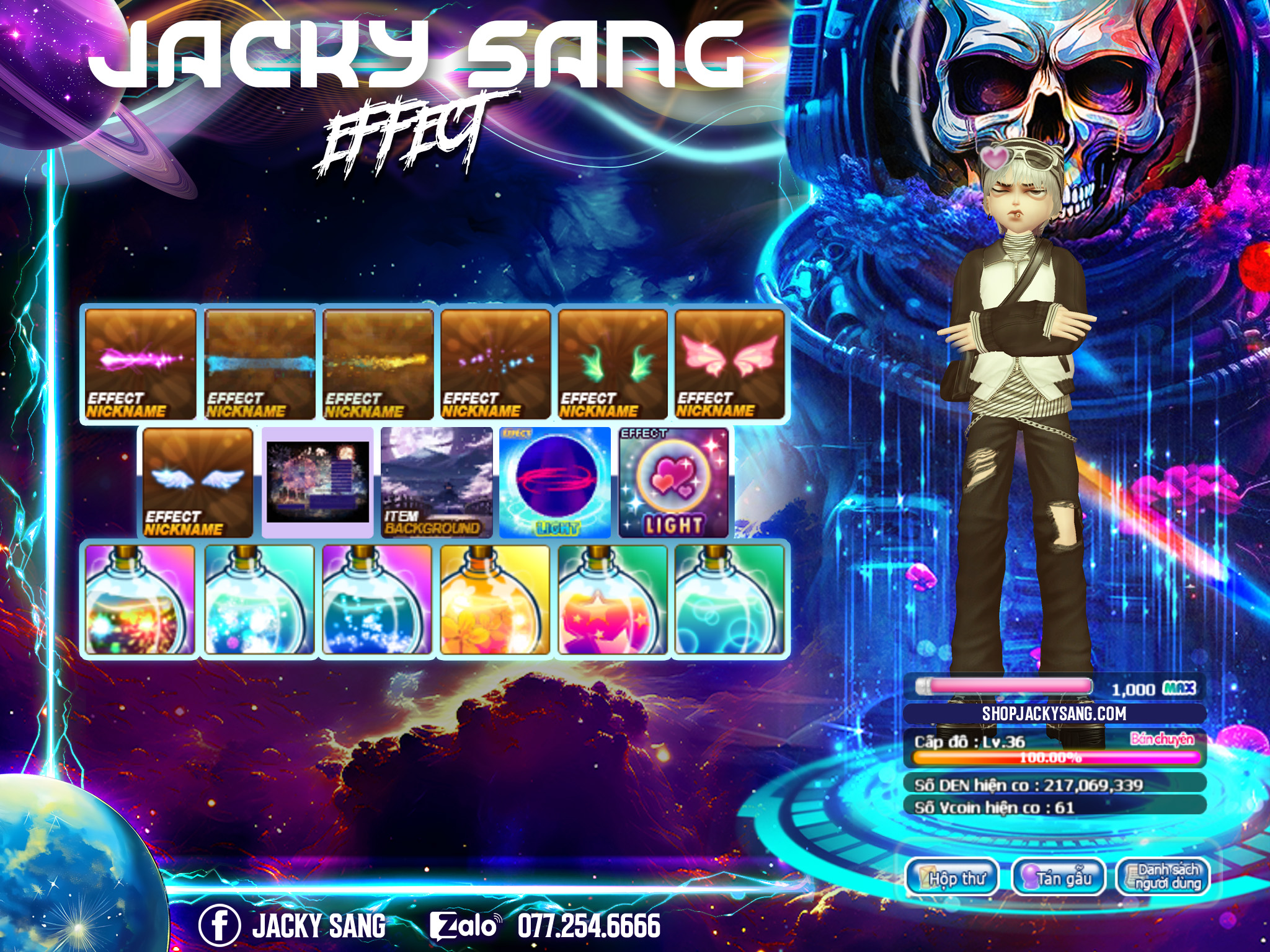Choose the orange flower potion bottle
Screen dimensions: 1270x952
[x=495, y=600]
